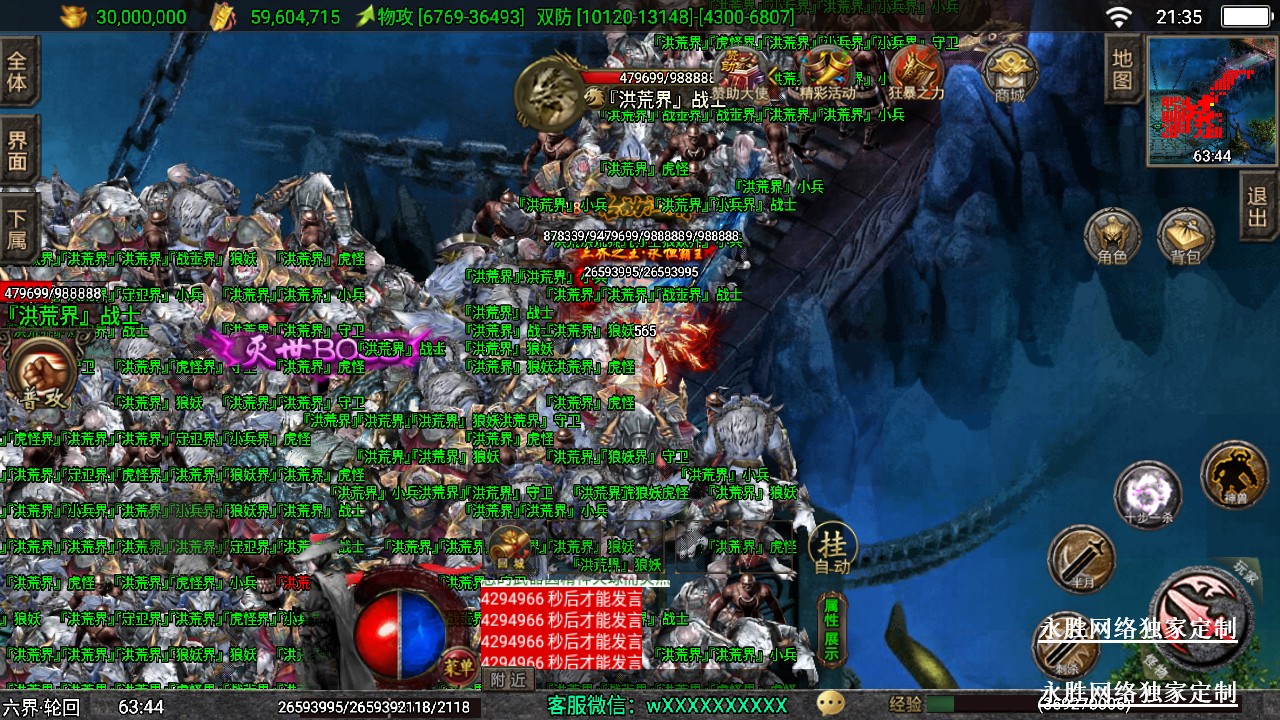Image resolution: width=1280 pixels, height=720 pixels.
Task: Open the 背包 backpack icon
Action: point(1185,236)
